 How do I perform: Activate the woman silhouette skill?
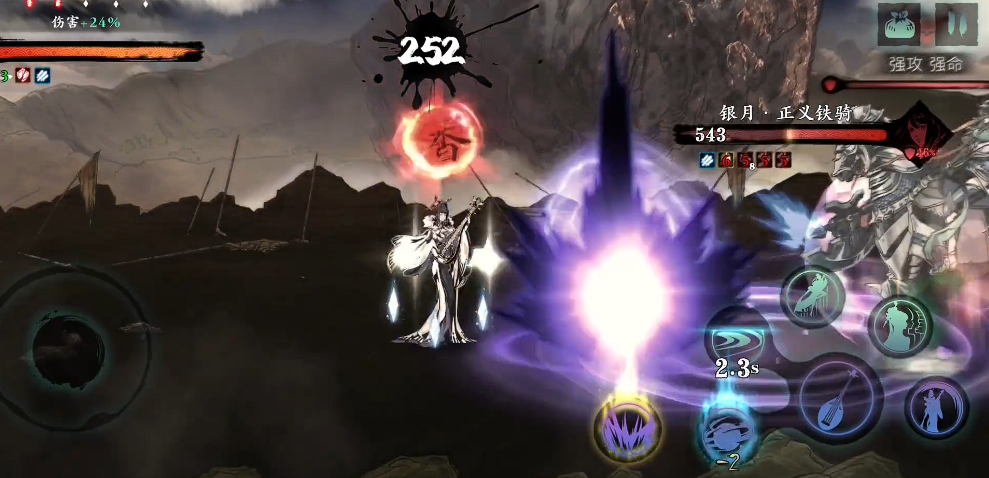899,325
